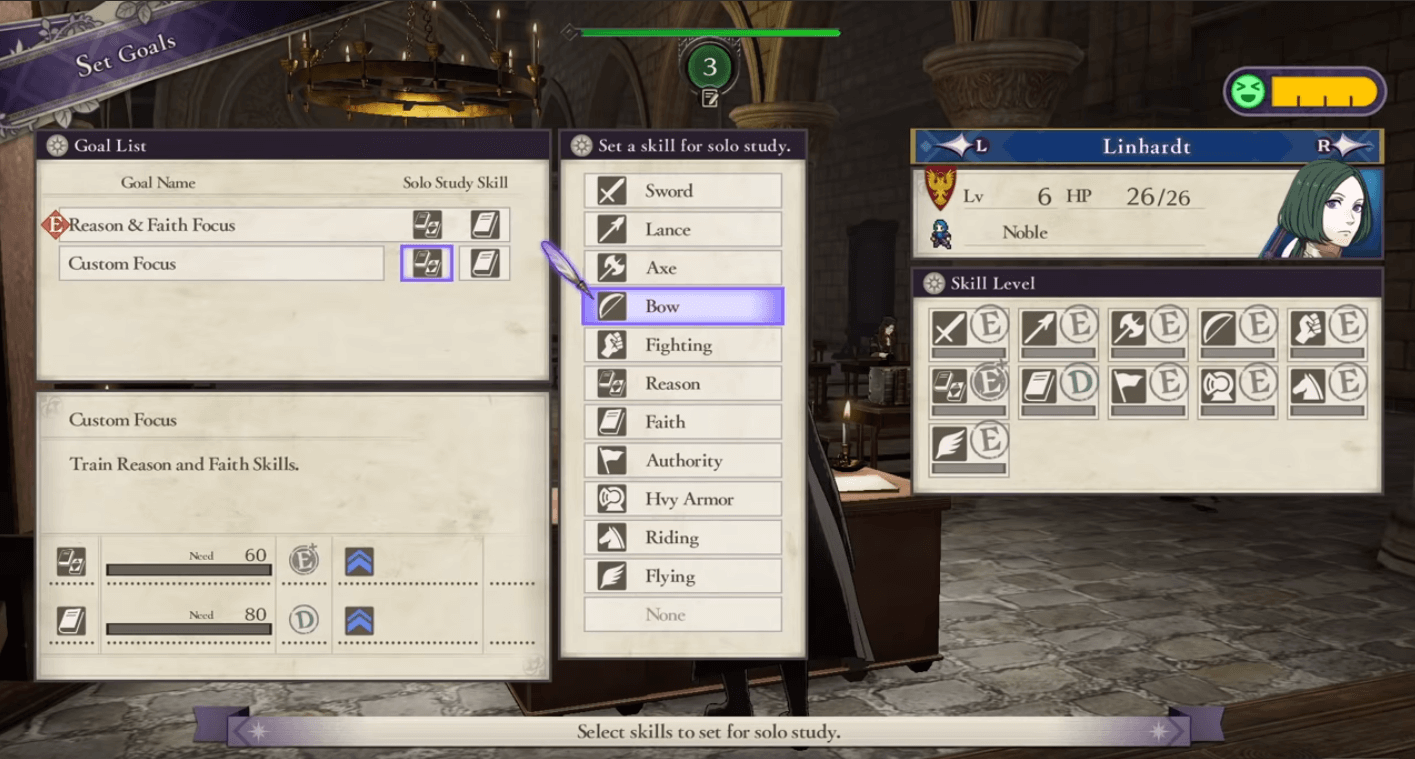Viewport: 1415px width, 759px height.
Task: Choose the Custom Focus goal row
Action: click(x=222, y=264)
